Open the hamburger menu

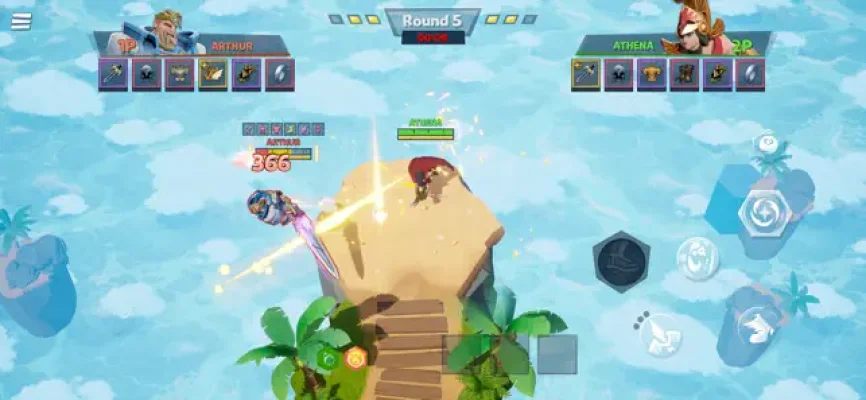(x=20, y=21)
